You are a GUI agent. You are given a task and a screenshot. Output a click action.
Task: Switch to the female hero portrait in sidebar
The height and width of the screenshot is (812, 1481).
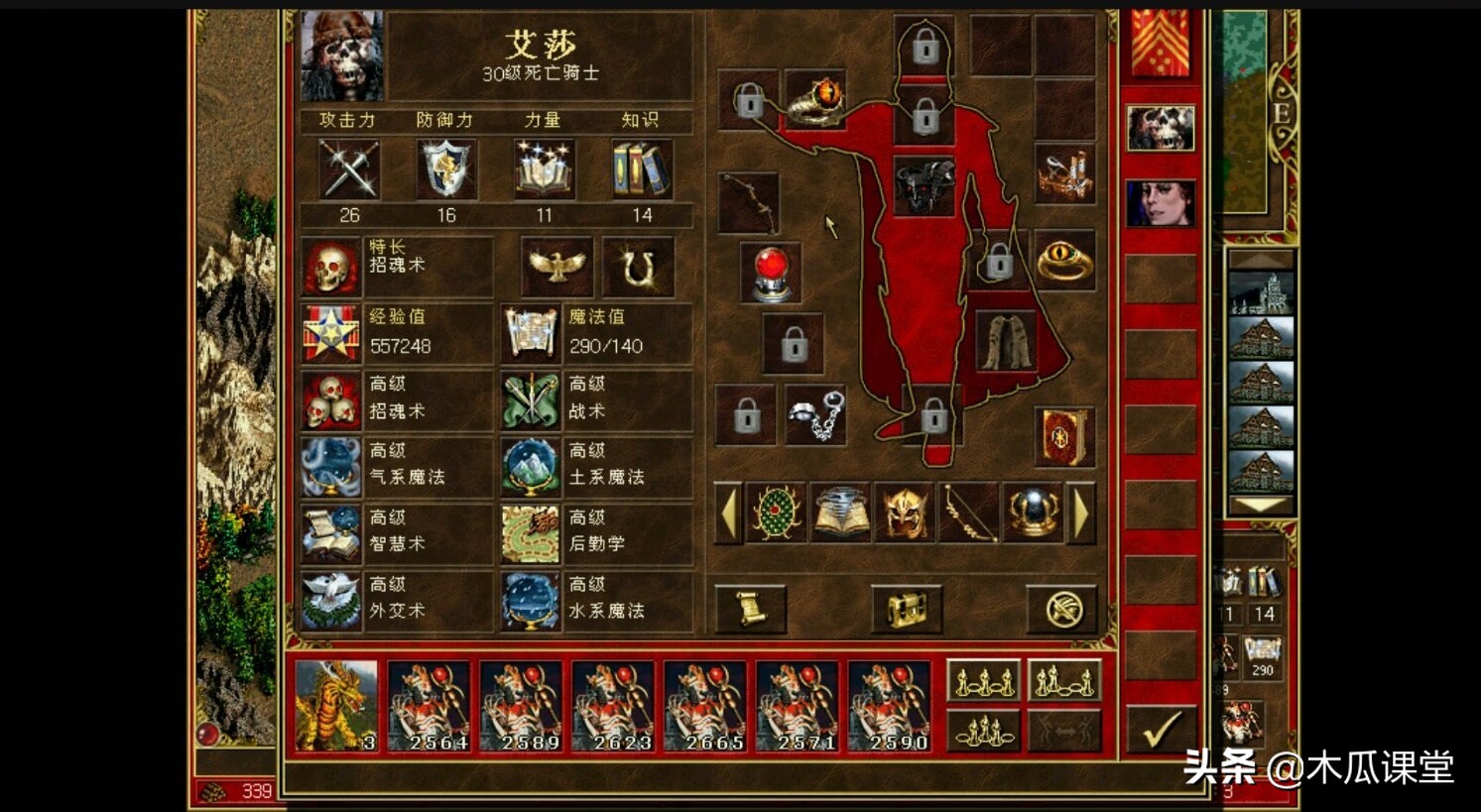[x=1161, y=203]
